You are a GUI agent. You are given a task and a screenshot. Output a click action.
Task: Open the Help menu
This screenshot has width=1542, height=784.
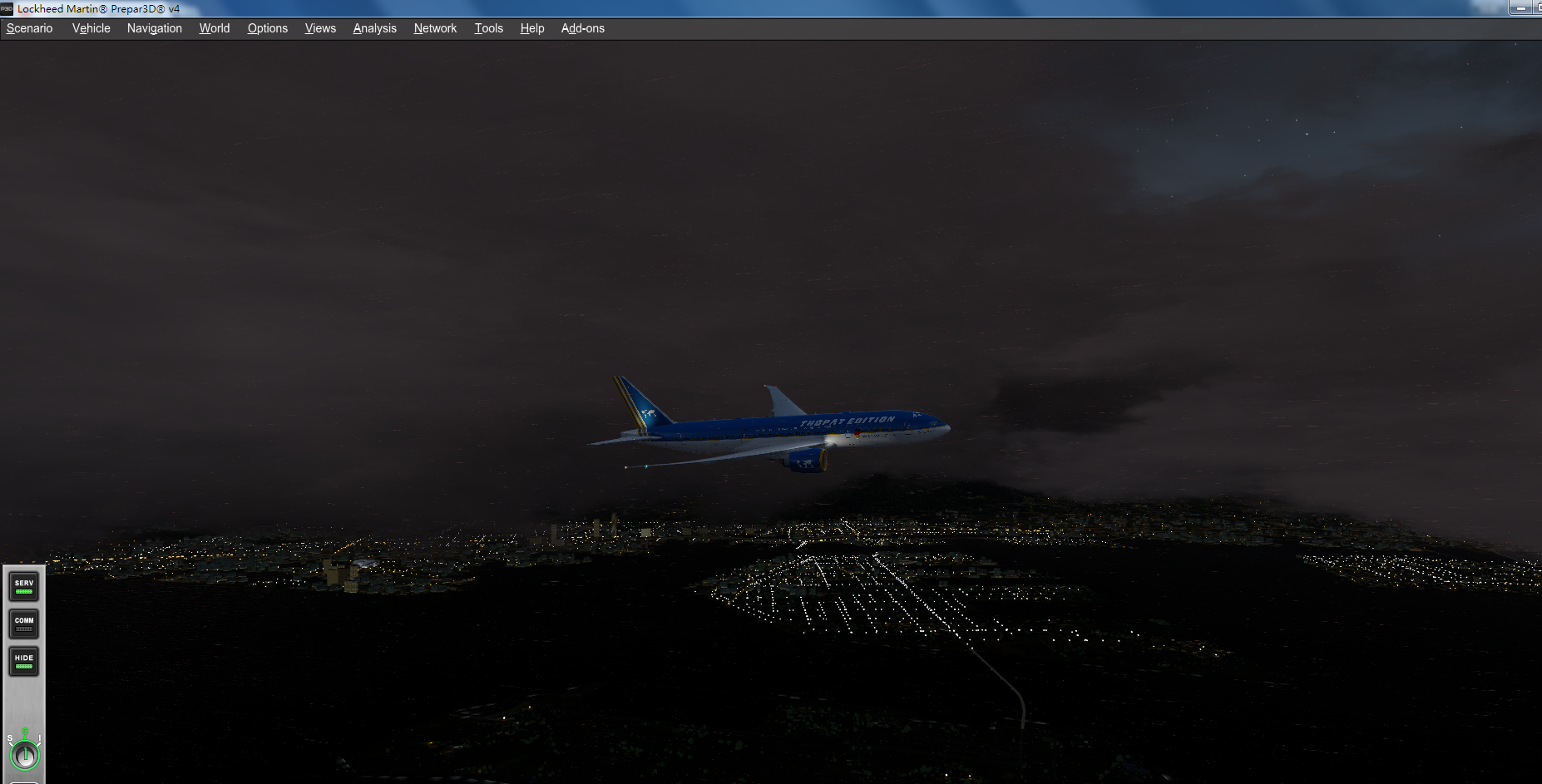531,27
